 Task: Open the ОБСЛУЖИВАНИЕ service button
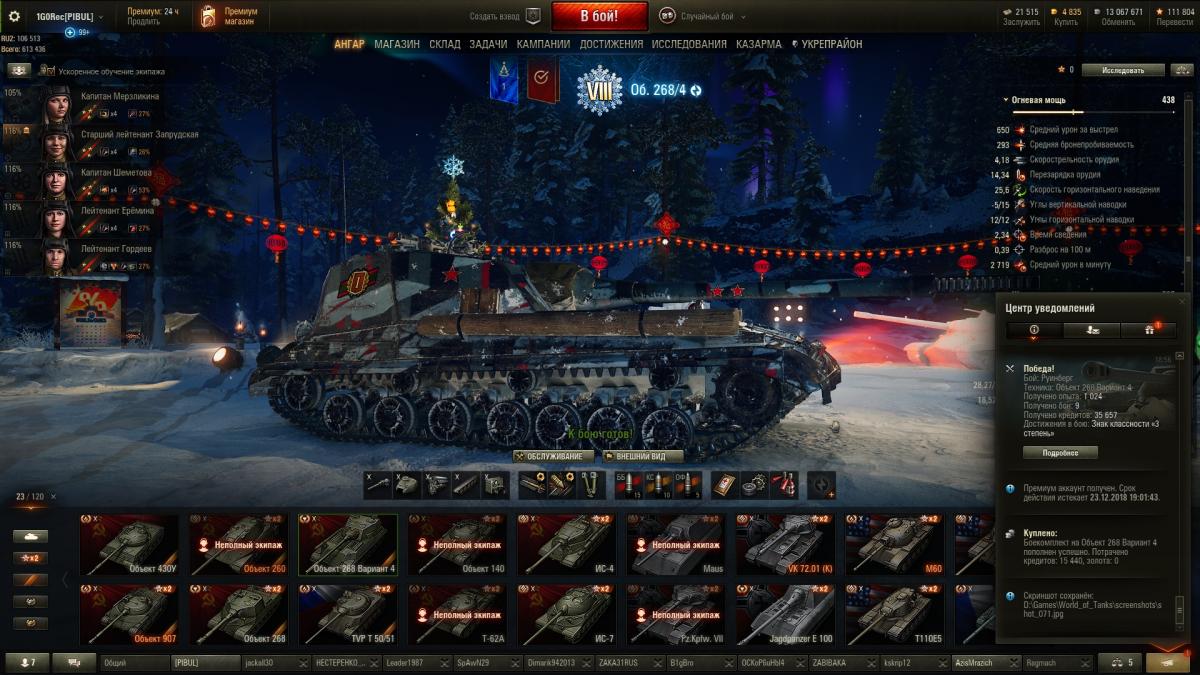click(553, 456)
